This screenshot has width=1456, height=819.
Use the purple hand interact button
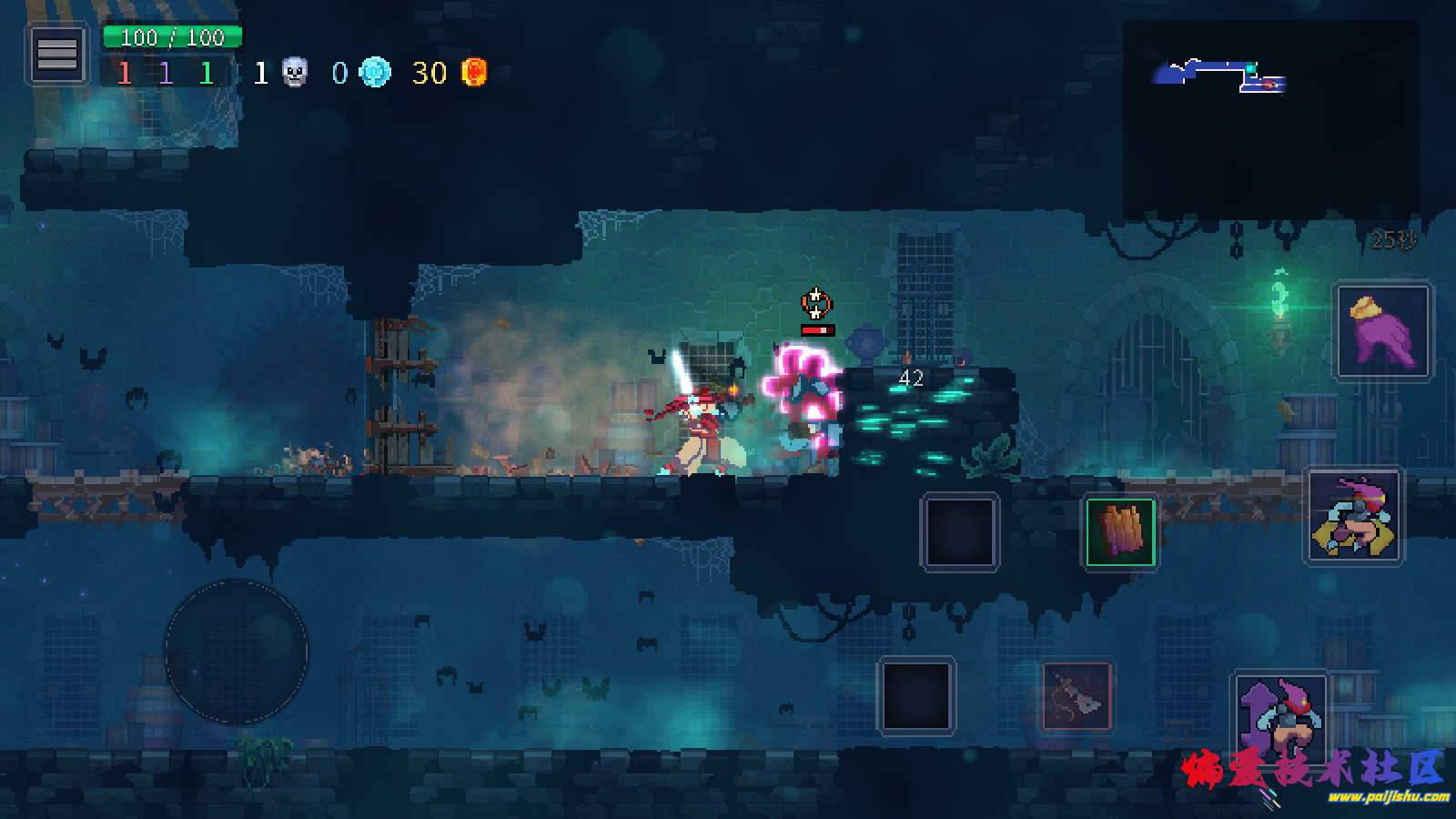pos(1381,331)
